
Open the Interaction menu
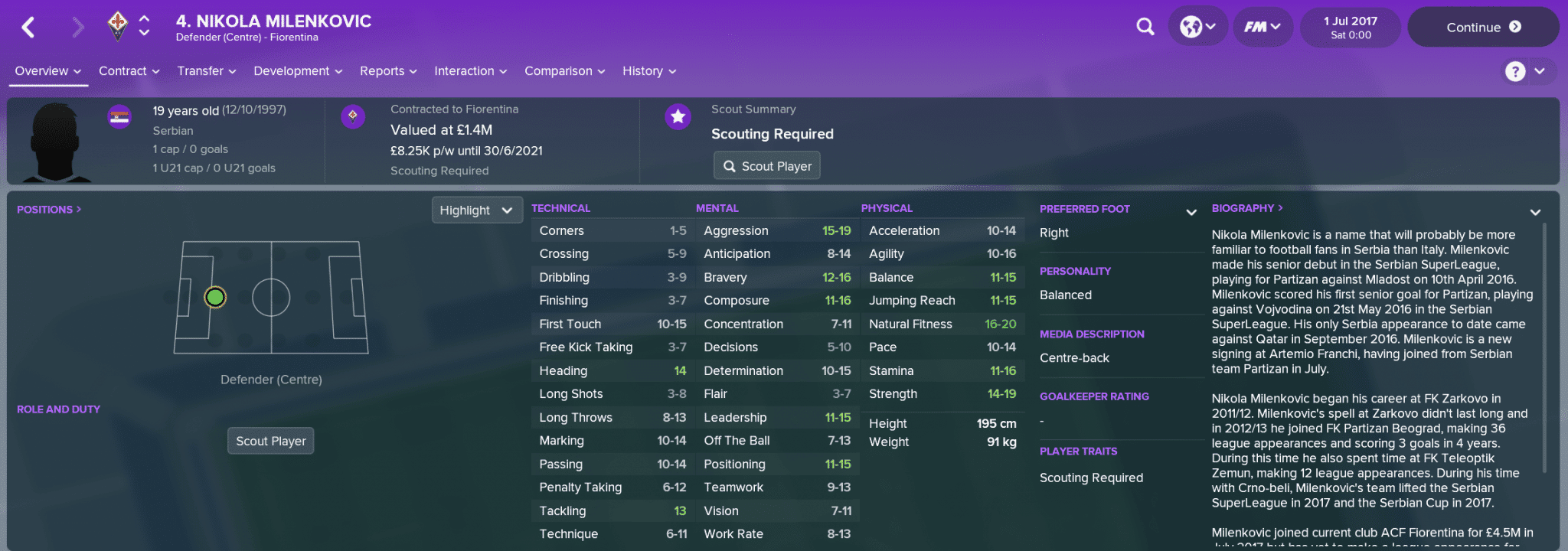[470, 71]
